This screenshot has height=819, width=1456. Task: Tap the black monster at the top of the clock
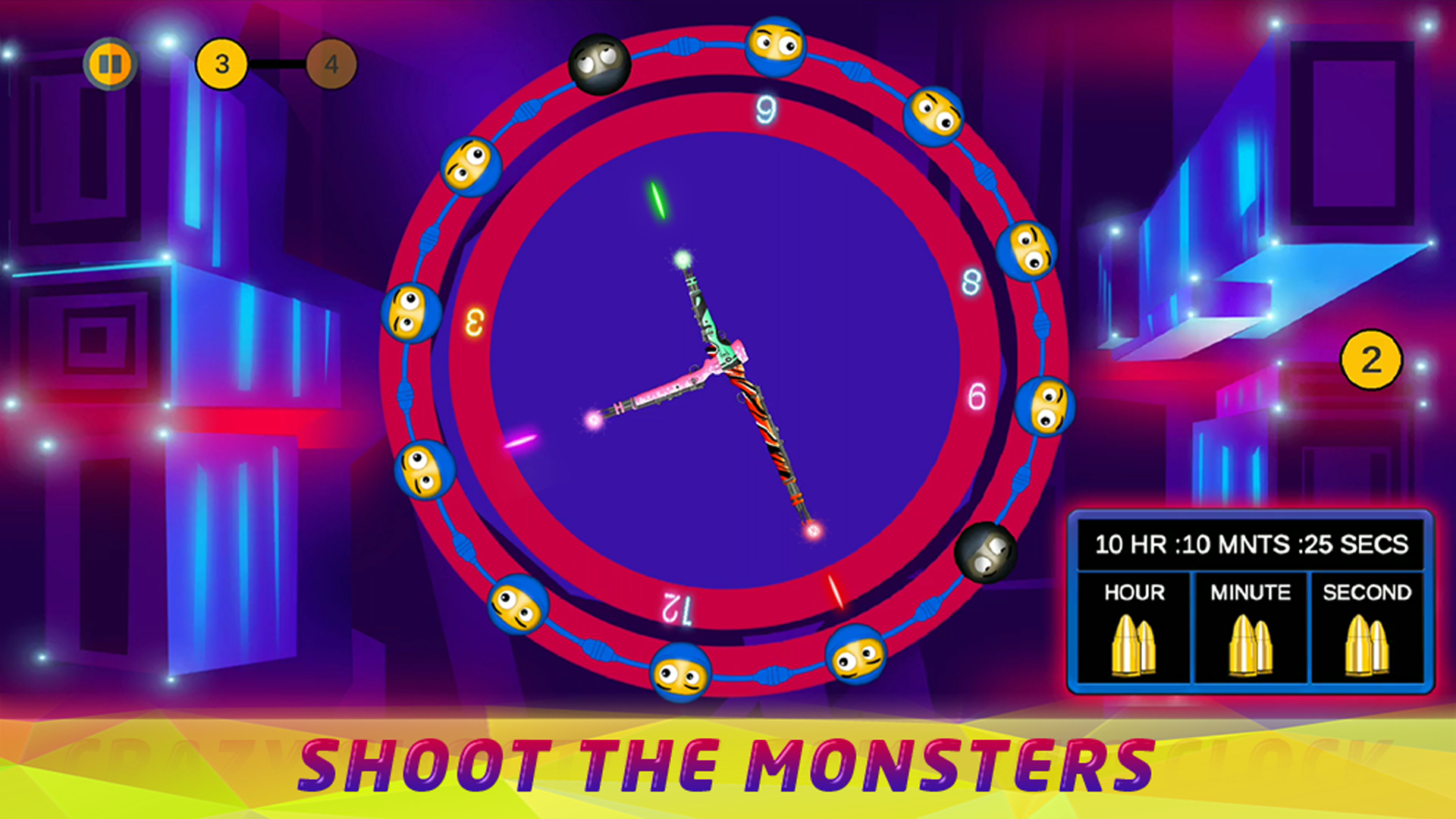point(599,64)
